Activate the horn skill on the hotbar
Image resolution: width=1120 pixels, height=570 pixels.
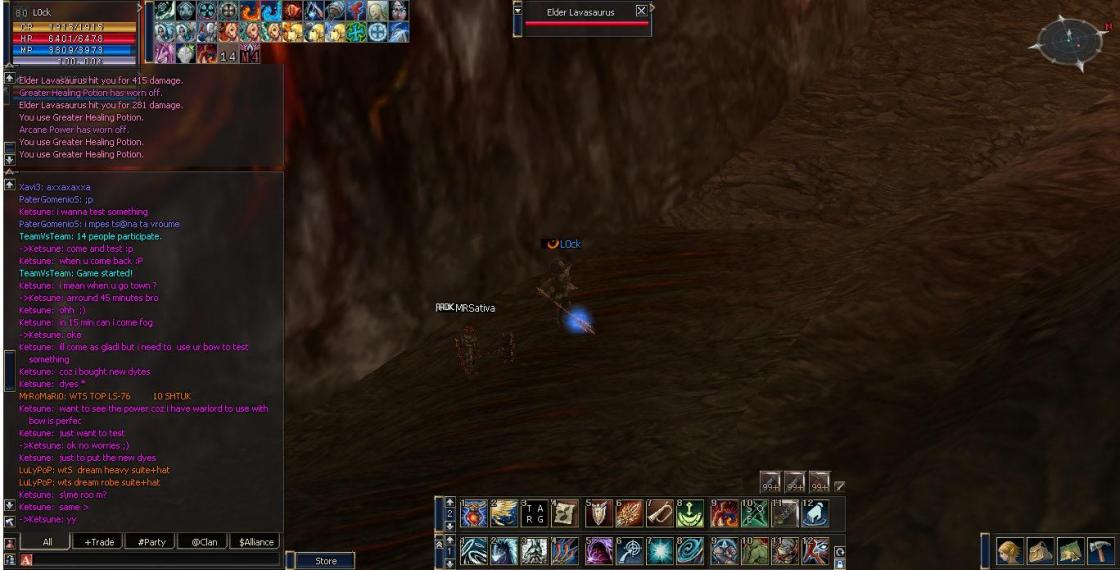coord(660,514)
